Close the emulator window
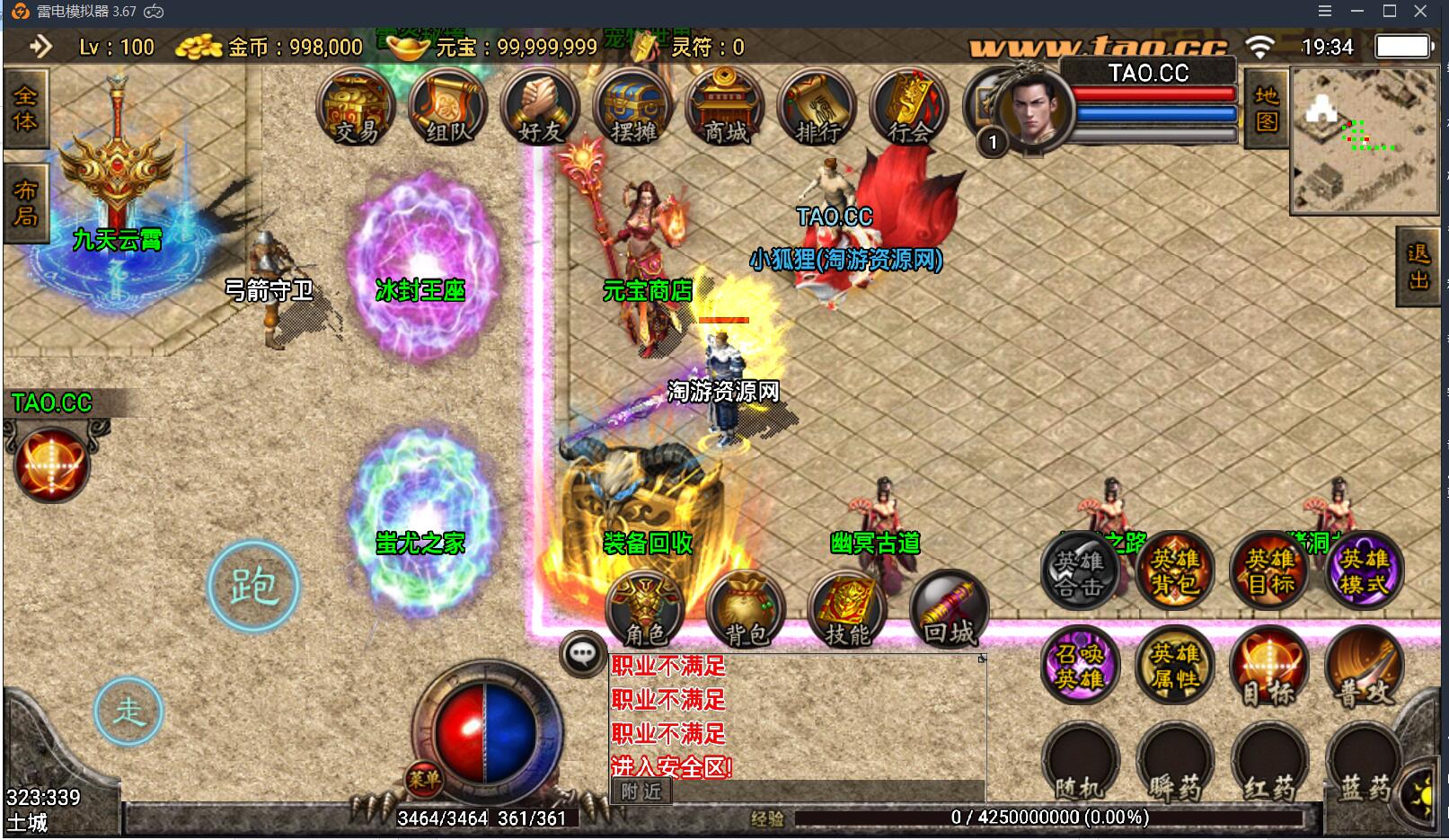This screenshot has width=1449, height=840. click(x=1420, y=12)
